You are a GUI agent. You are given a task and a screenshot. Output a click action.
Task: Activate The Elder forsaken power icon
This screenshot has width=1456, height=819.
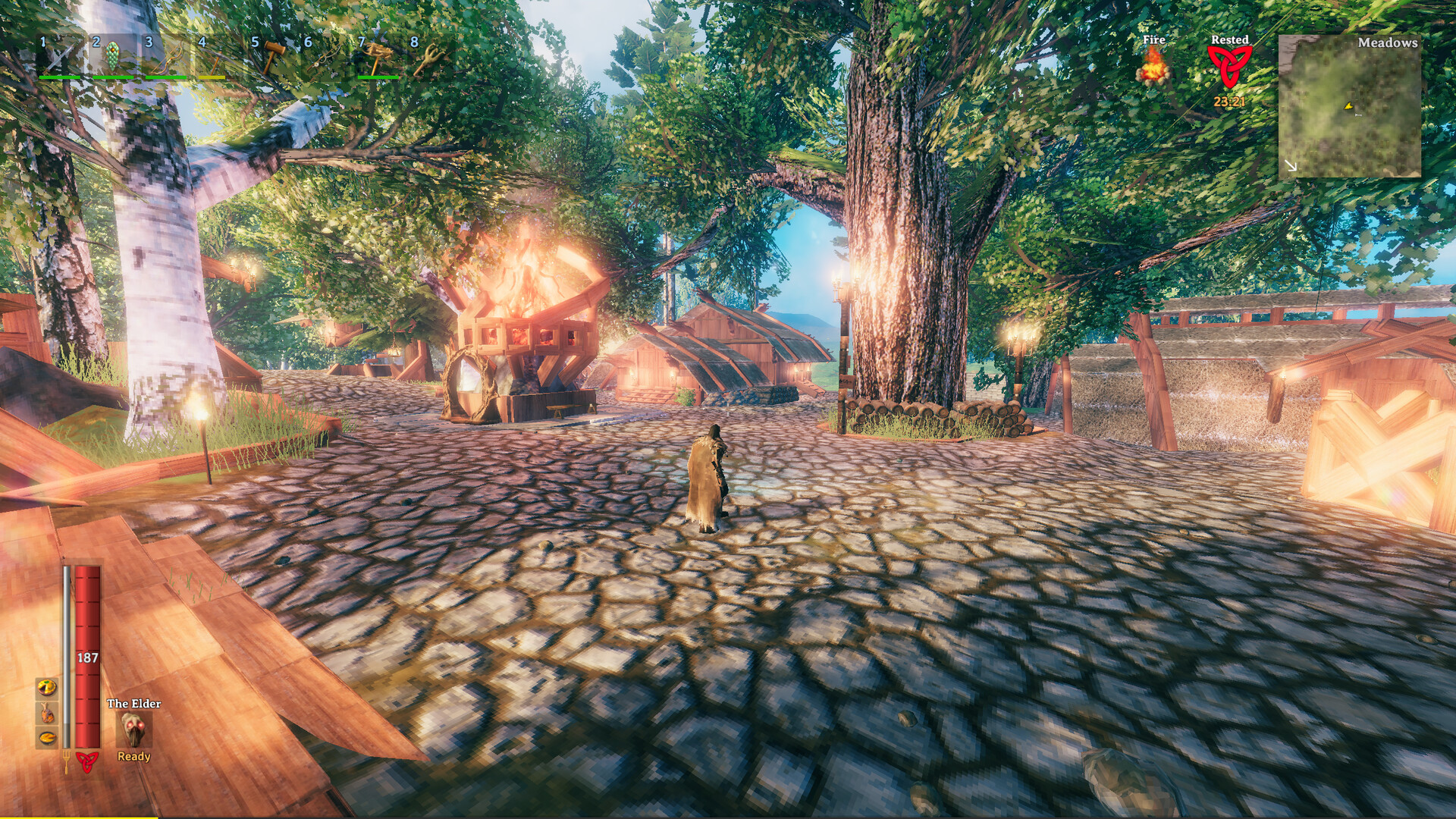tap(134, 730)
